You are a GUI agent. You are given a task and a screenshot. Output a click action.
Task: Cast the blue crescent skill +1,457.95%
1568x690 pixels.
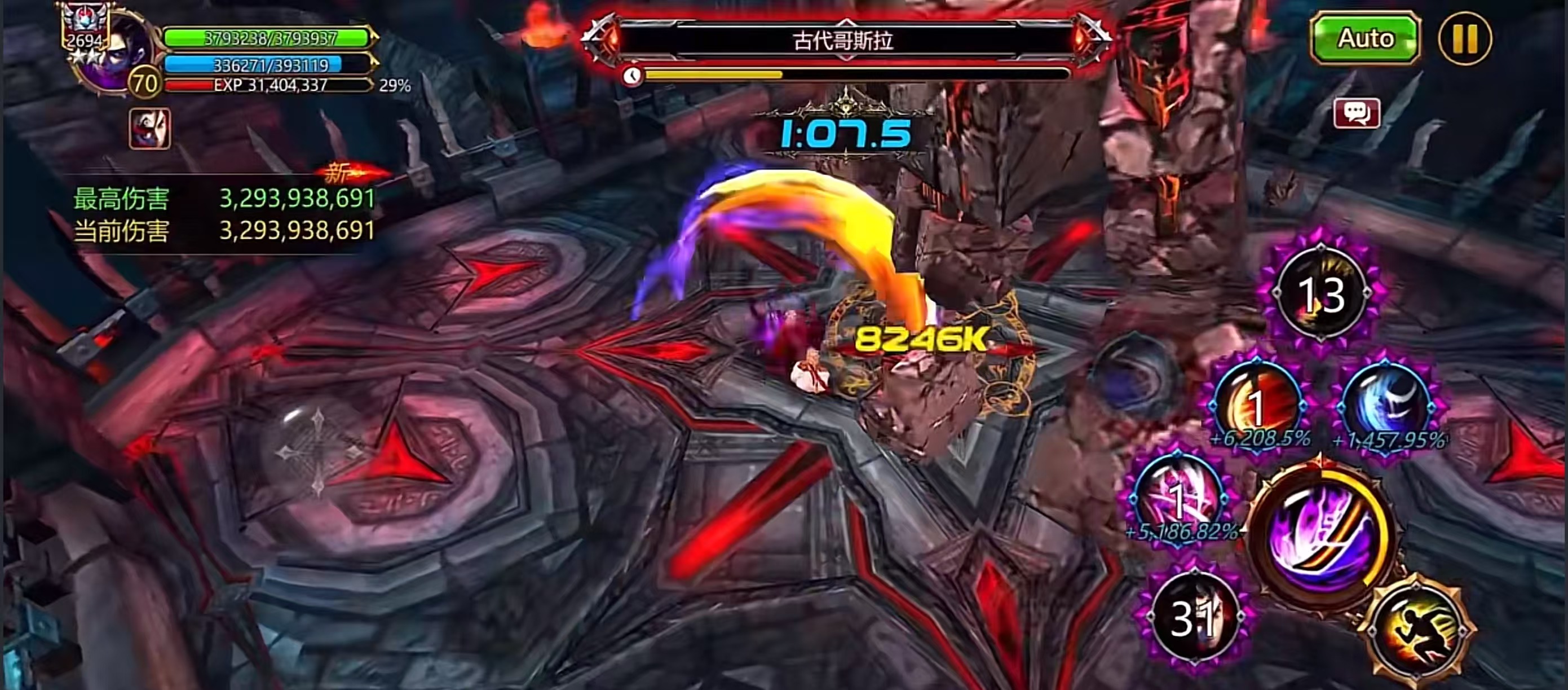[1388, 405]
